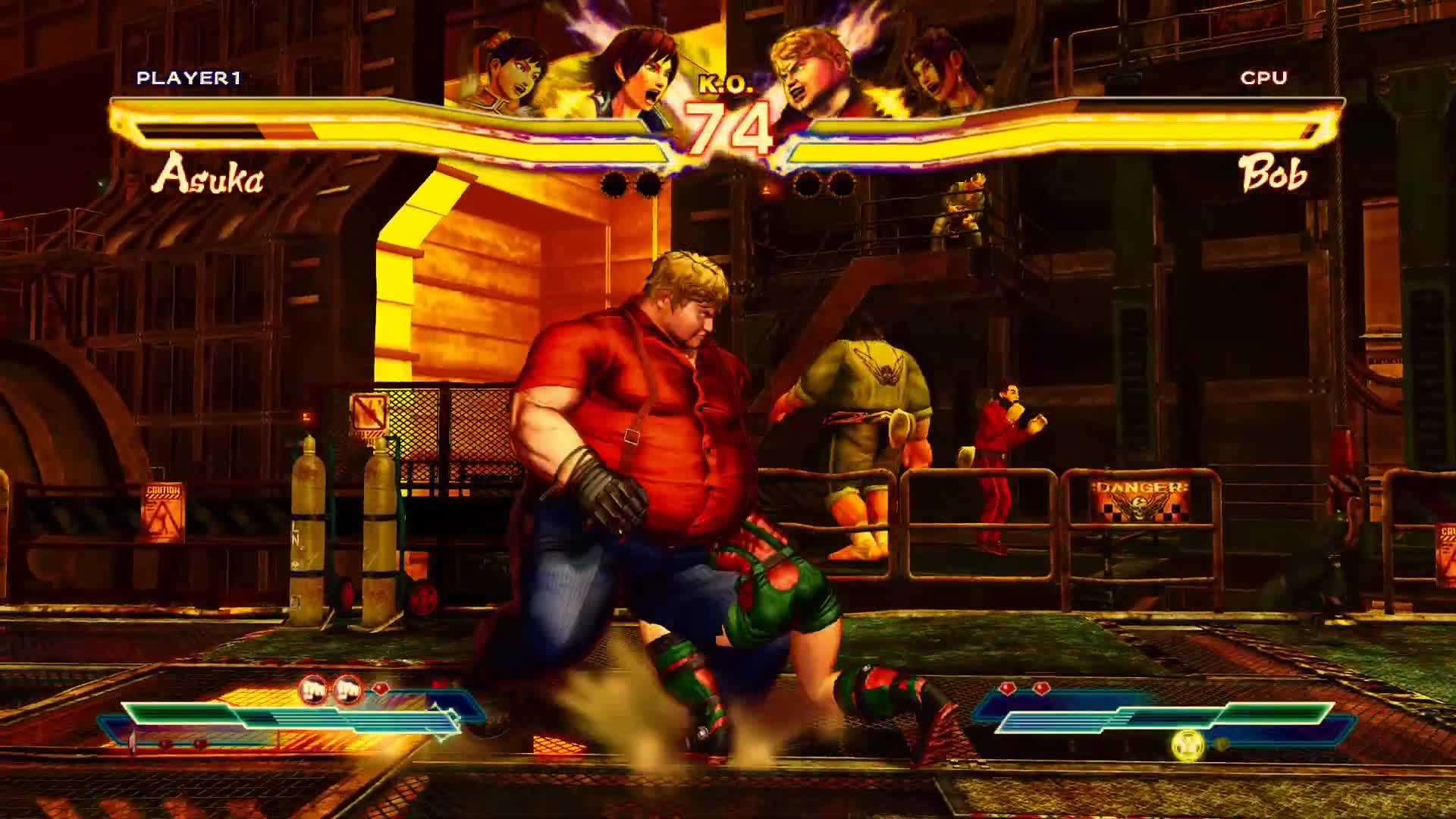Click the yellow gem orb on the CPU gauge
This screenshot has height=819, width=1456.
(x=1187, y=745)
